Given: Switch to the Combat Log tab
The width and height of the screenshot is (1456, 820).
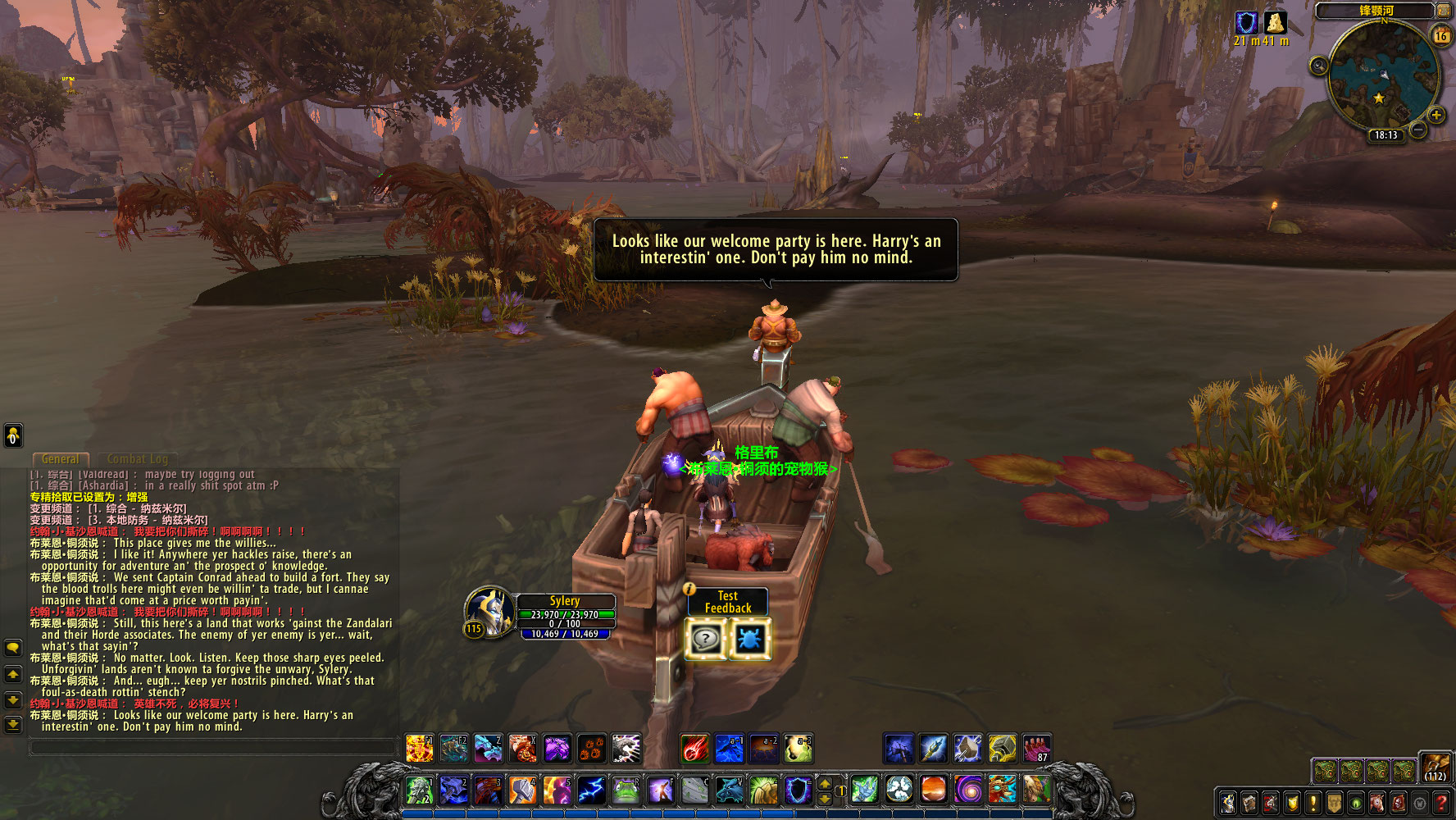Looking at the screenshot, I should click(137, 459).
